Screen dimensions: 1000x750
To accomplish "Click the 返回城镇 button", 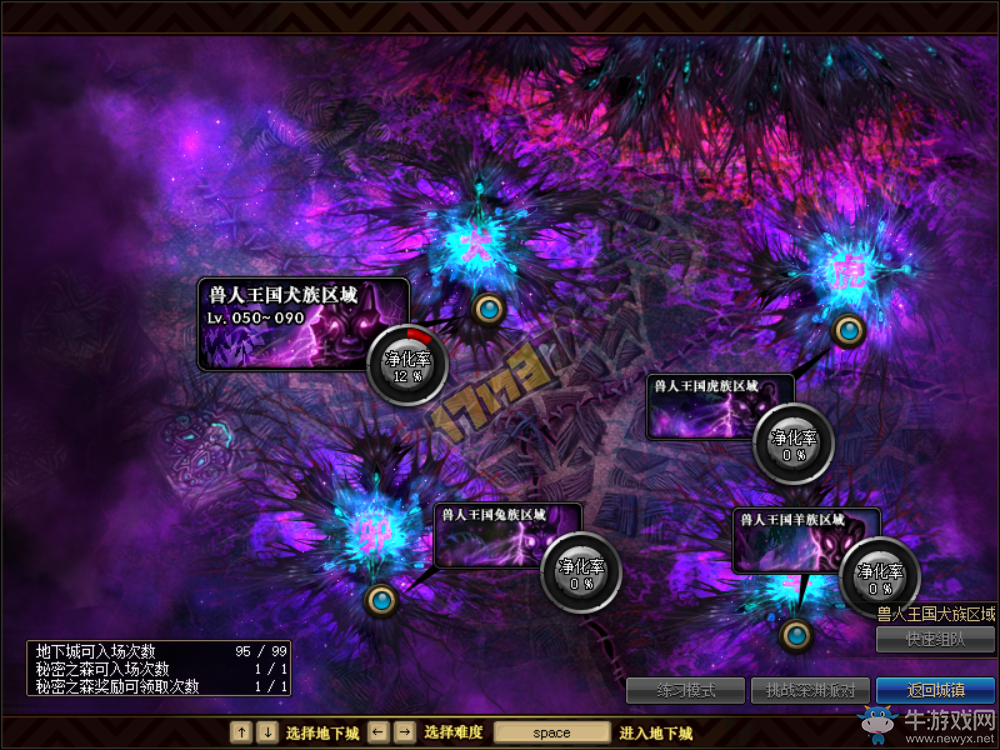I will [935, 690].
